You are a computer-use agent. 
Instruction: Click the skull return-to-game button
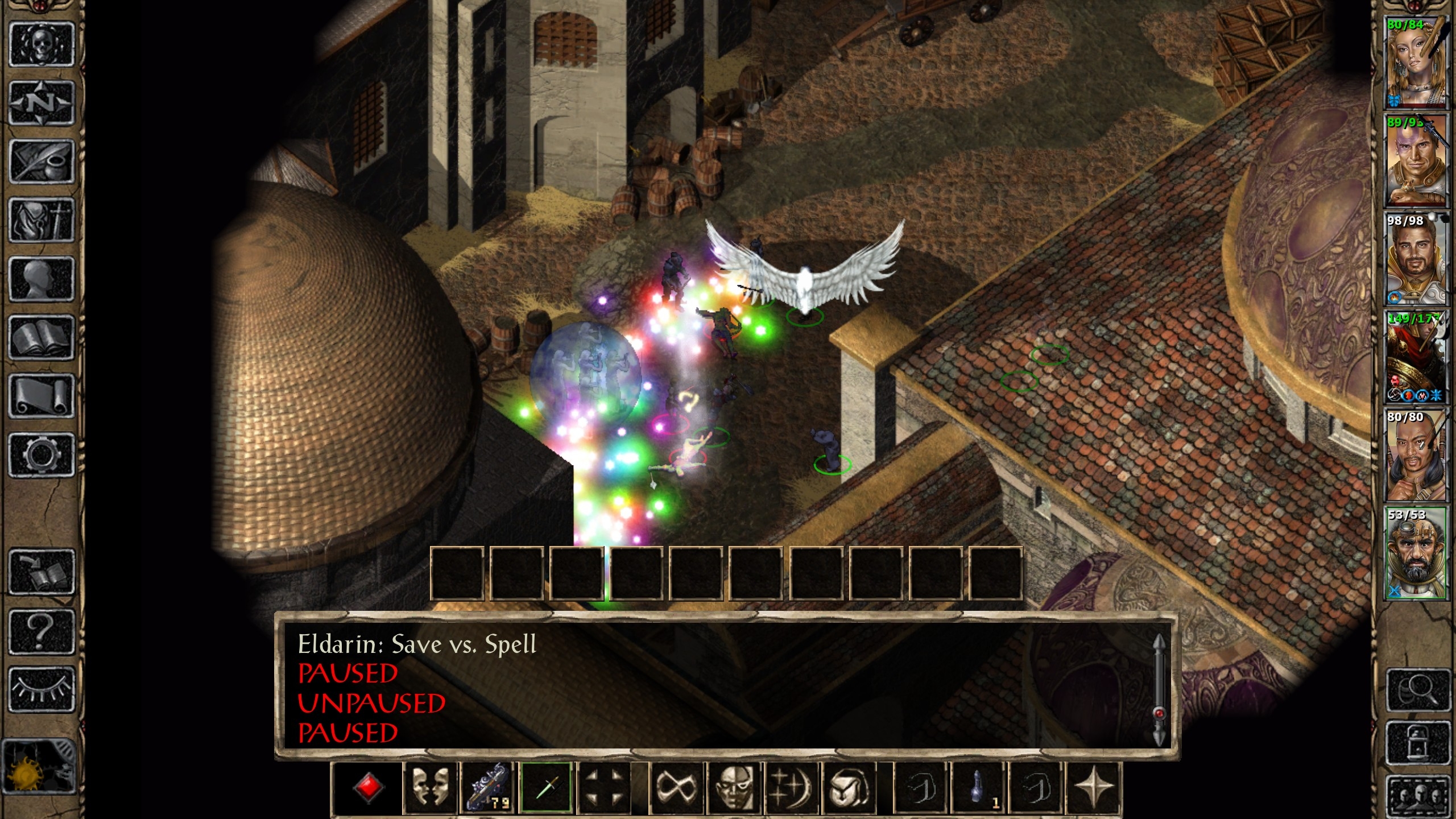click(42, 44)
